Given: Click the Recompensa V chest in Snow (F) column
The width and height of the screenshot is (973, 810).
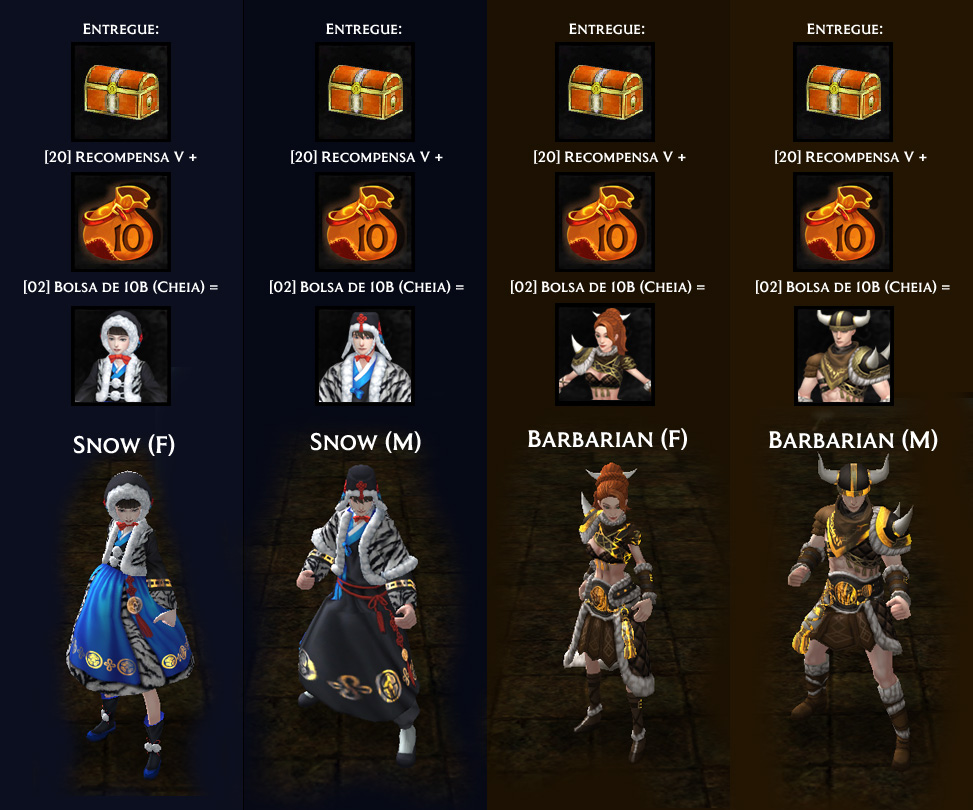Looking at the screenshot, I should (x=121, y=92).
